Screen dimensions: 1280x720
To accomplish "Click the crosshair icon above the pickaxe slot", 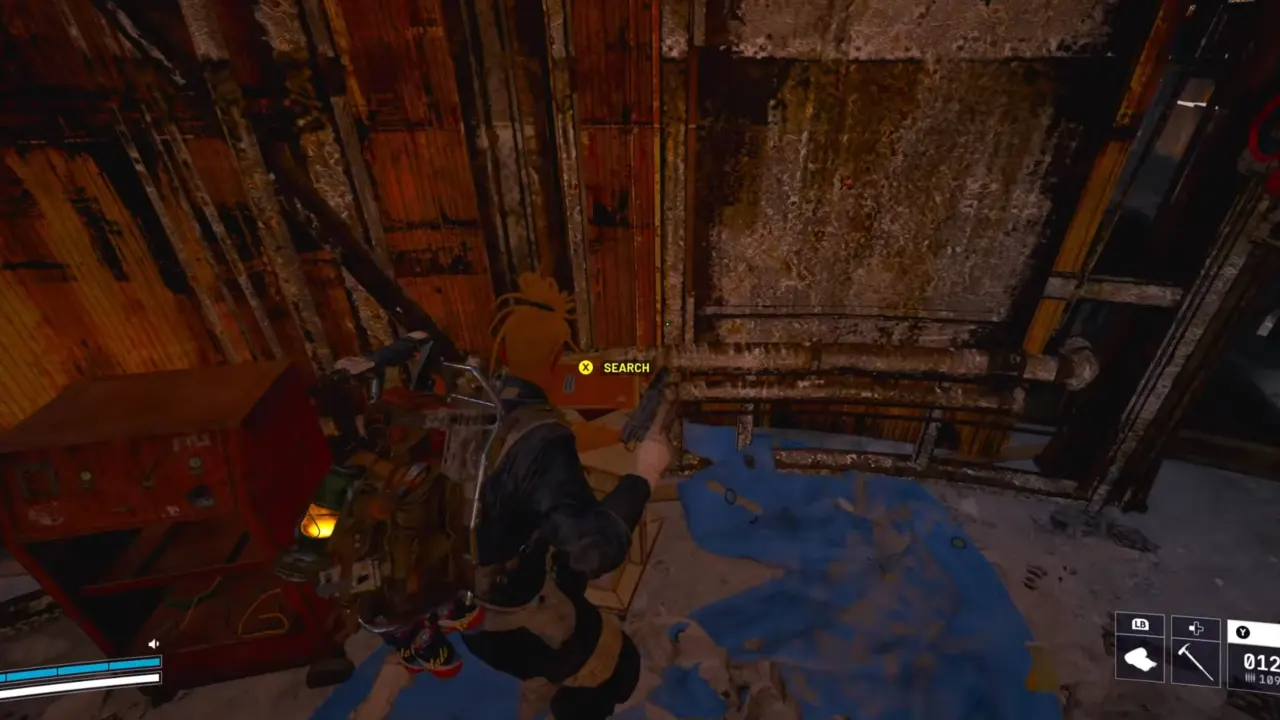I will 1196,628.
